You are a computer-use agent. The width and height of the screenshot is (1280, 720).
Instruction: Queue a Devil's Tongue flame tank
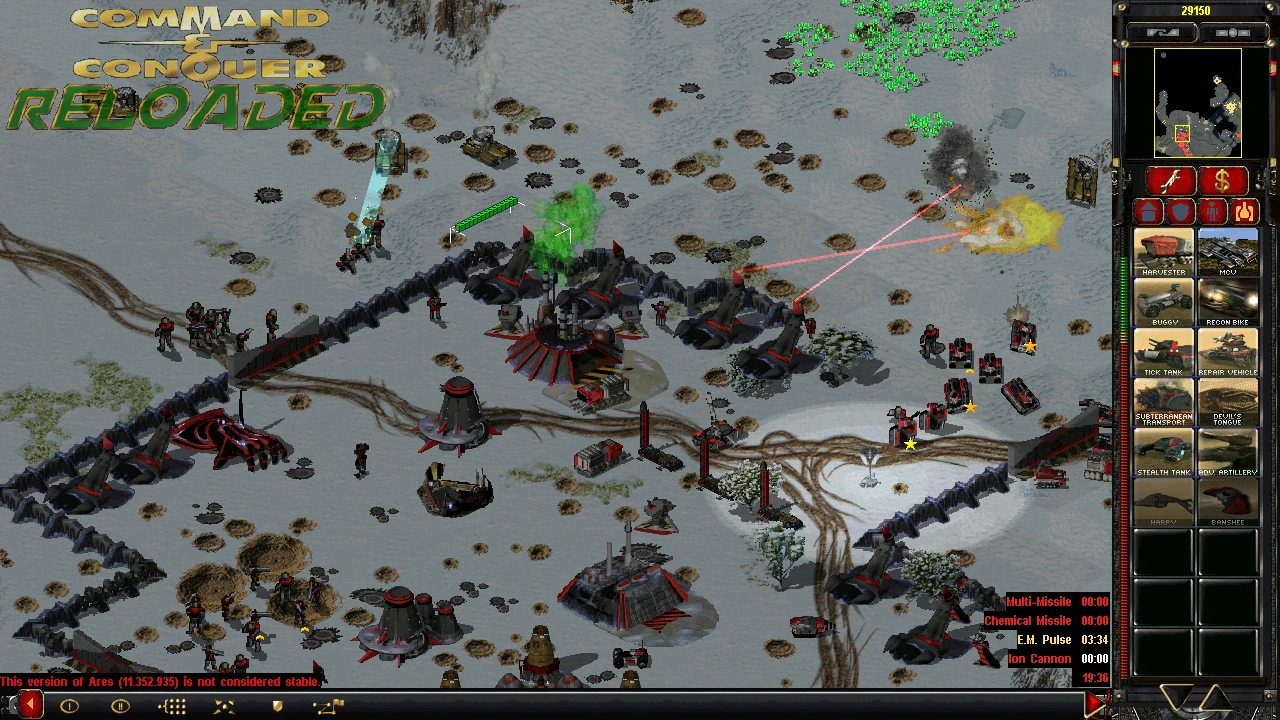point(1228,402)
